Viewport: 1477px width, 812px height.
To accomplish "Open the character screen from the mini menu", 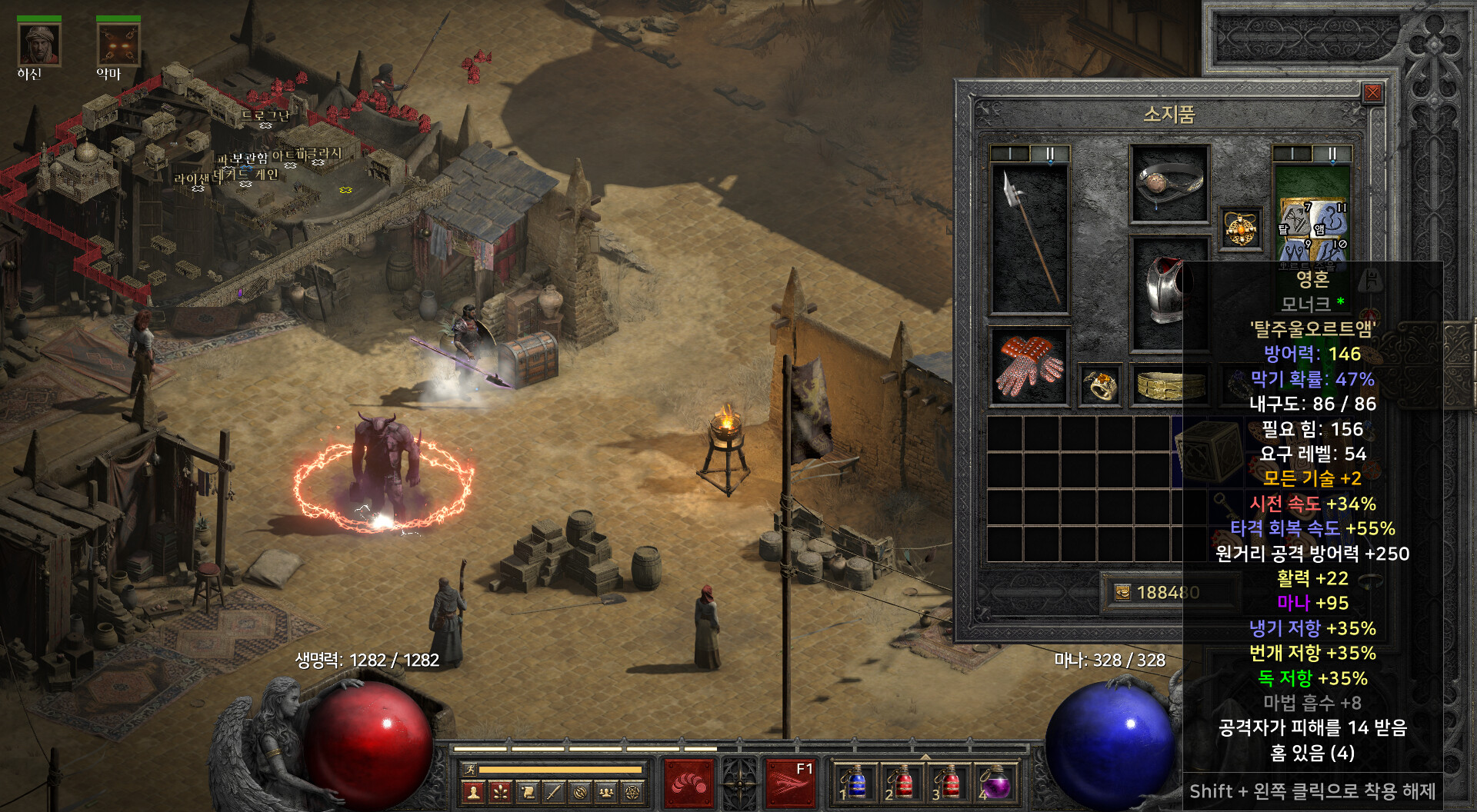I will click(474, 791).
